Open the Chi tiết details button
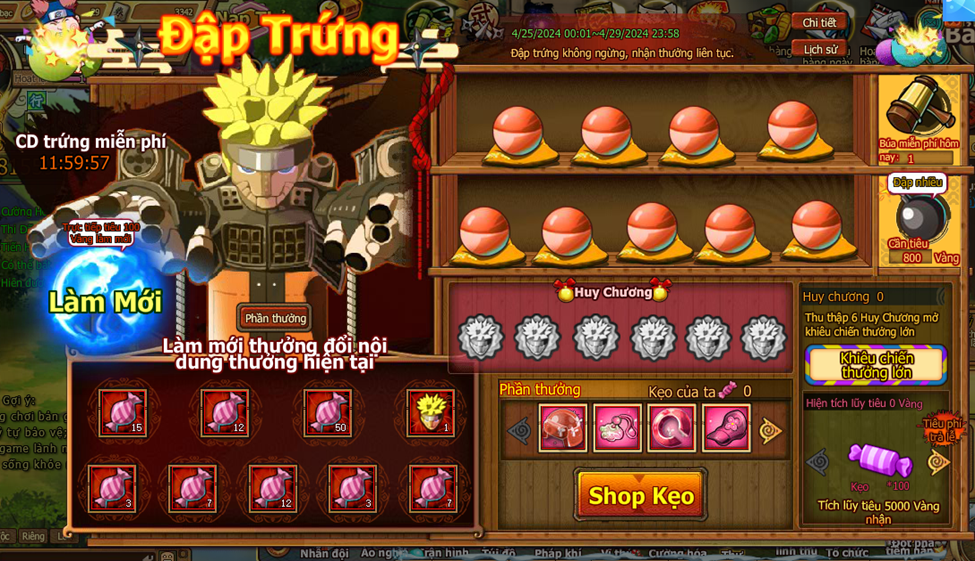 (x=819, y=22)
